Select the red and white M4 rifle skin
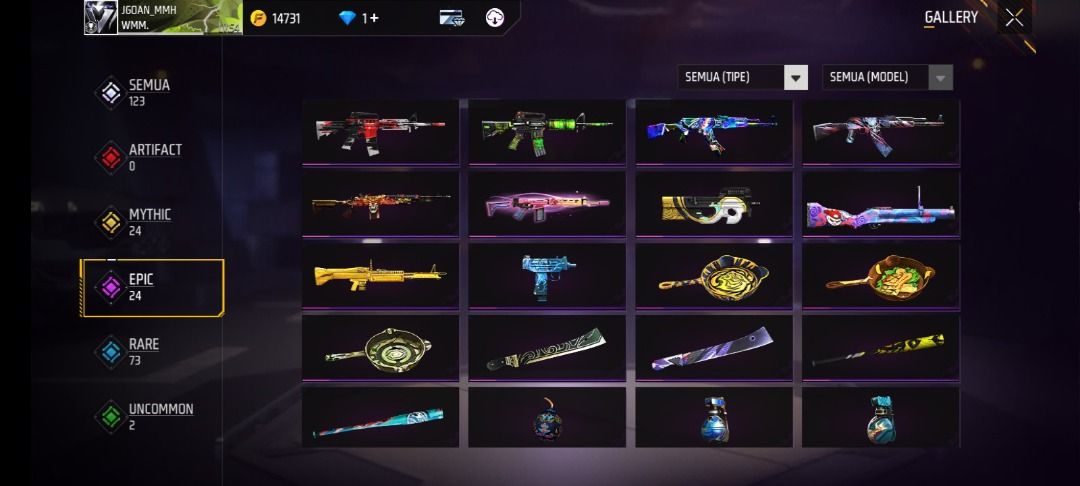 [380, 131]
